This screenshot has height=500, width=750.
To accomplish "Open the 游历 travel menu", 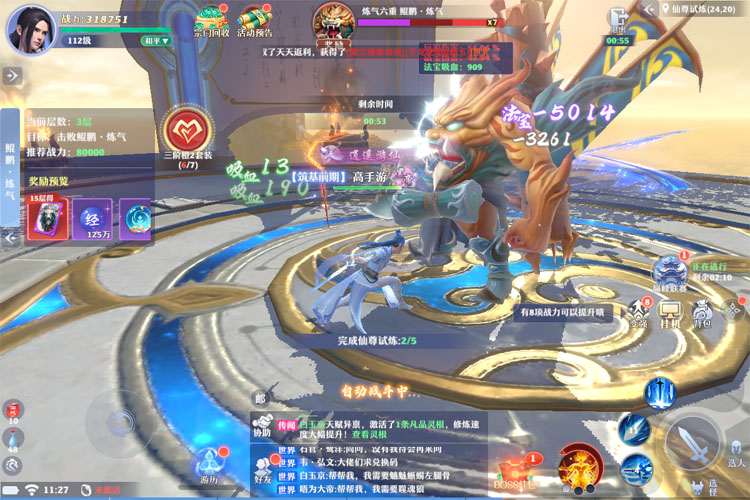I will [x=208, y=466].
